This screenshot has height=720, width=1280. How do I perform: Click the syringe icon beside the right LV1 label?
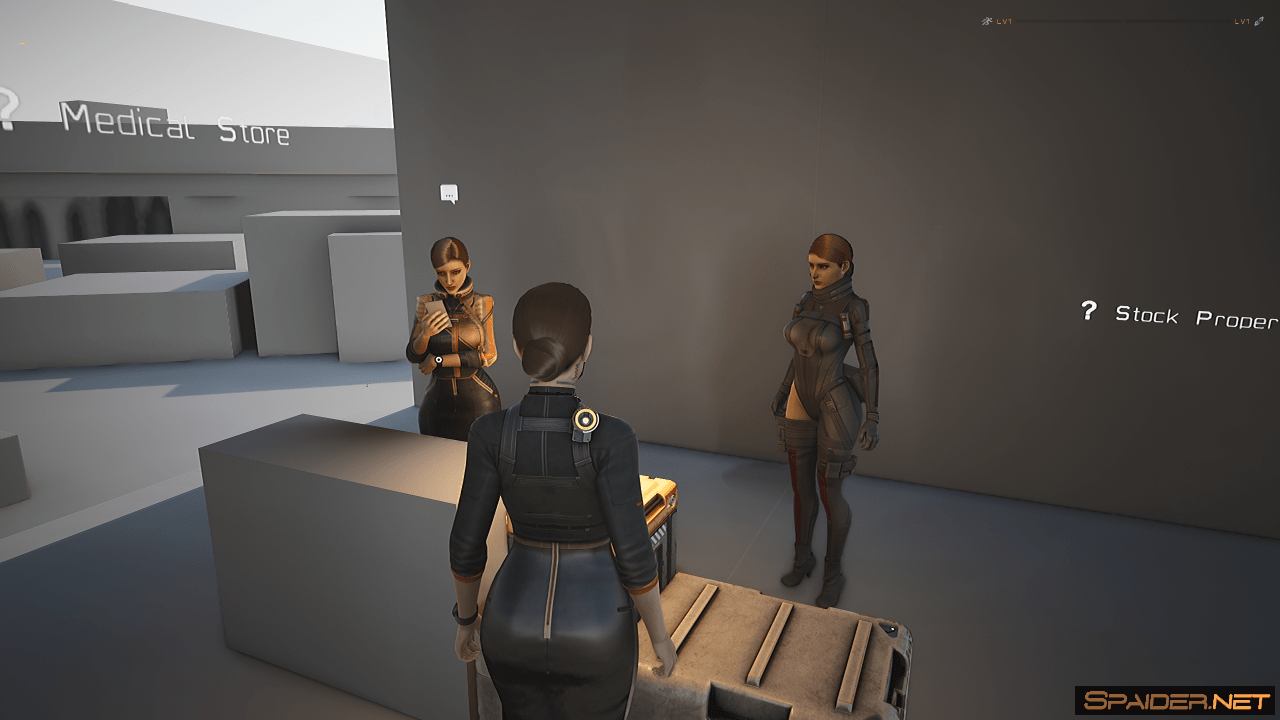[1258, 21]
